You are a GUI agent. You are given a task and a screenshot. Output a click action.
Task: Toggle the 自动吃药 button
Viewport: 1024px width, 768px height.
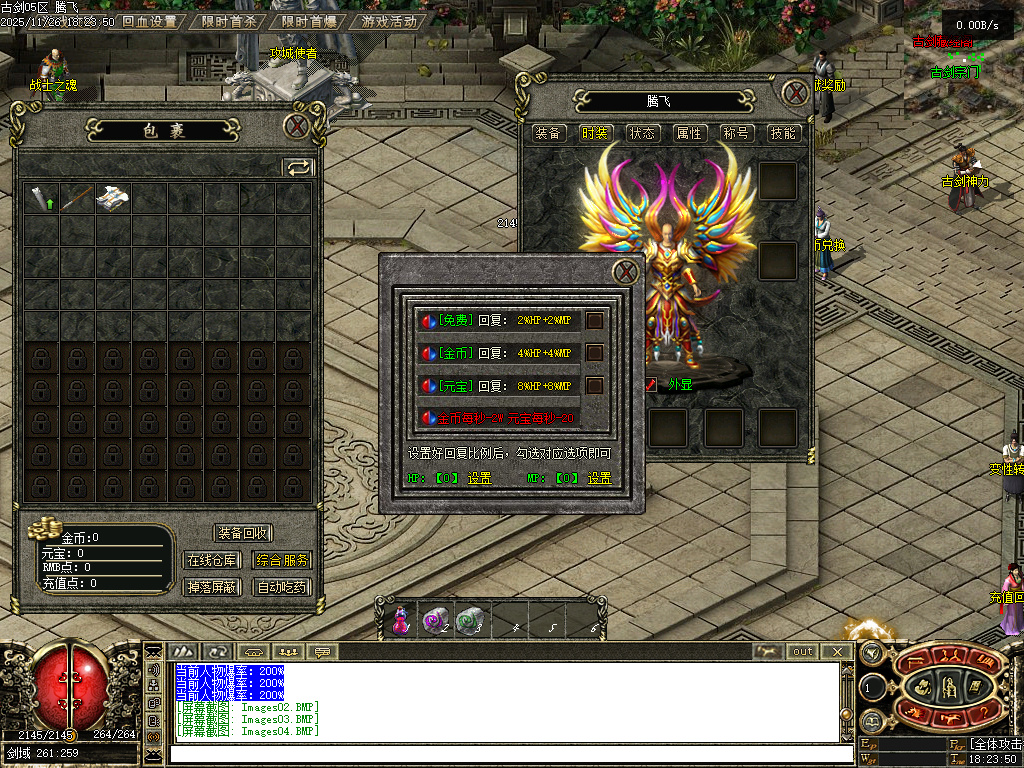(x=282, y=587)
